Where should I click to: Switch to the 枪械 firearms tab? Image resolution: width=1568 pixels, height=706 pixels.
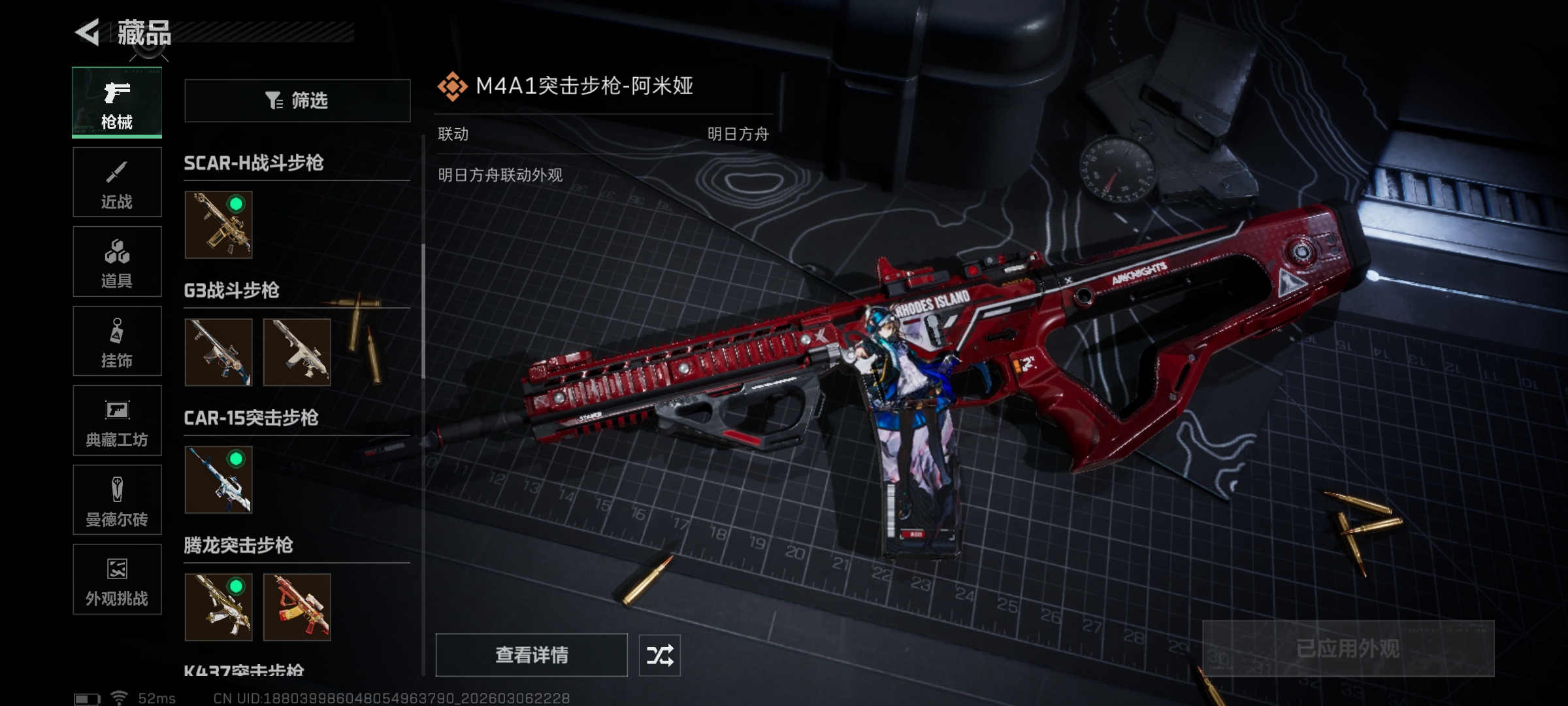(117, 103)
